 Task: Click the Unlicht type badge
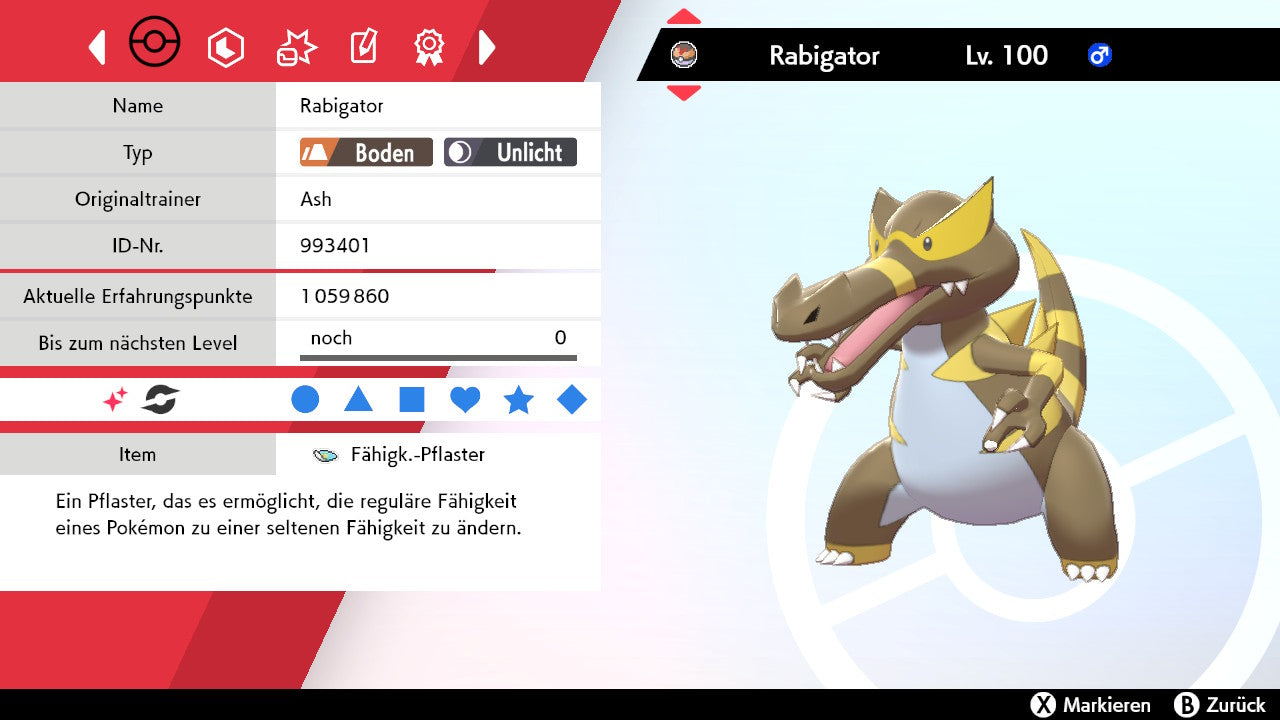510,152
